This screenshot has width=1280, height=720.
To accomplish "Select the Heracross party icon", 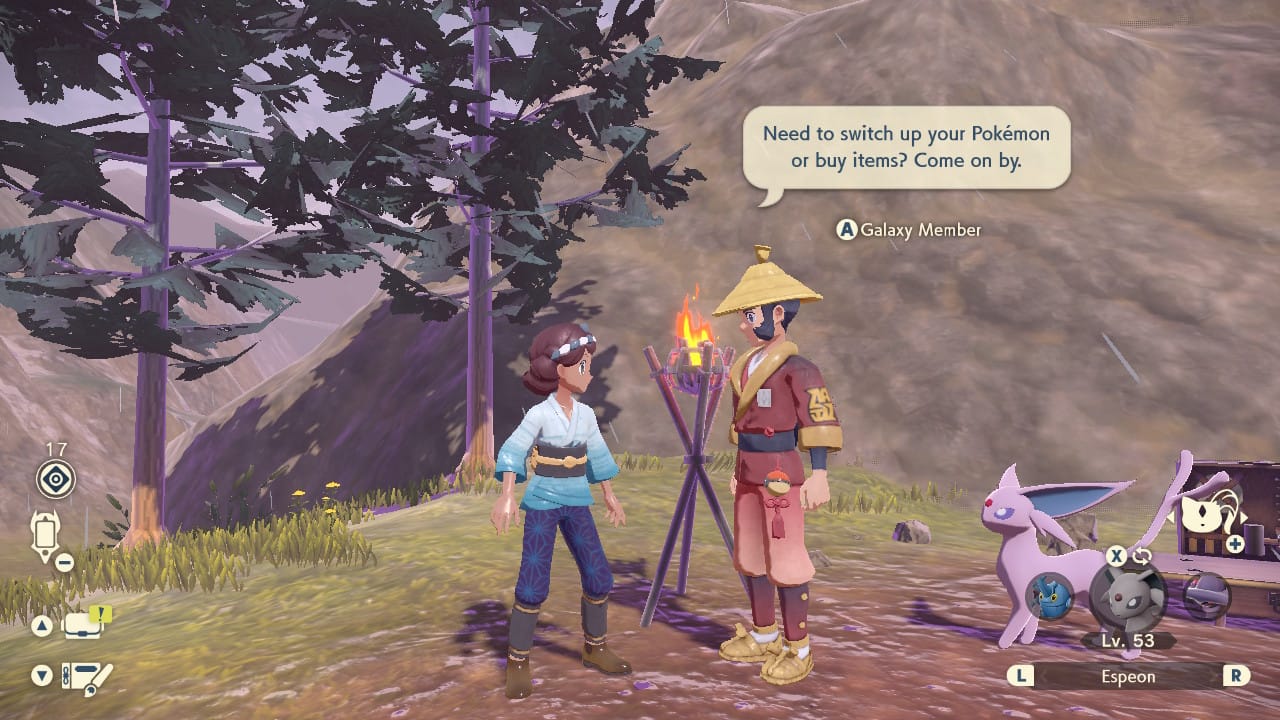I will [x=1050, y=596].
